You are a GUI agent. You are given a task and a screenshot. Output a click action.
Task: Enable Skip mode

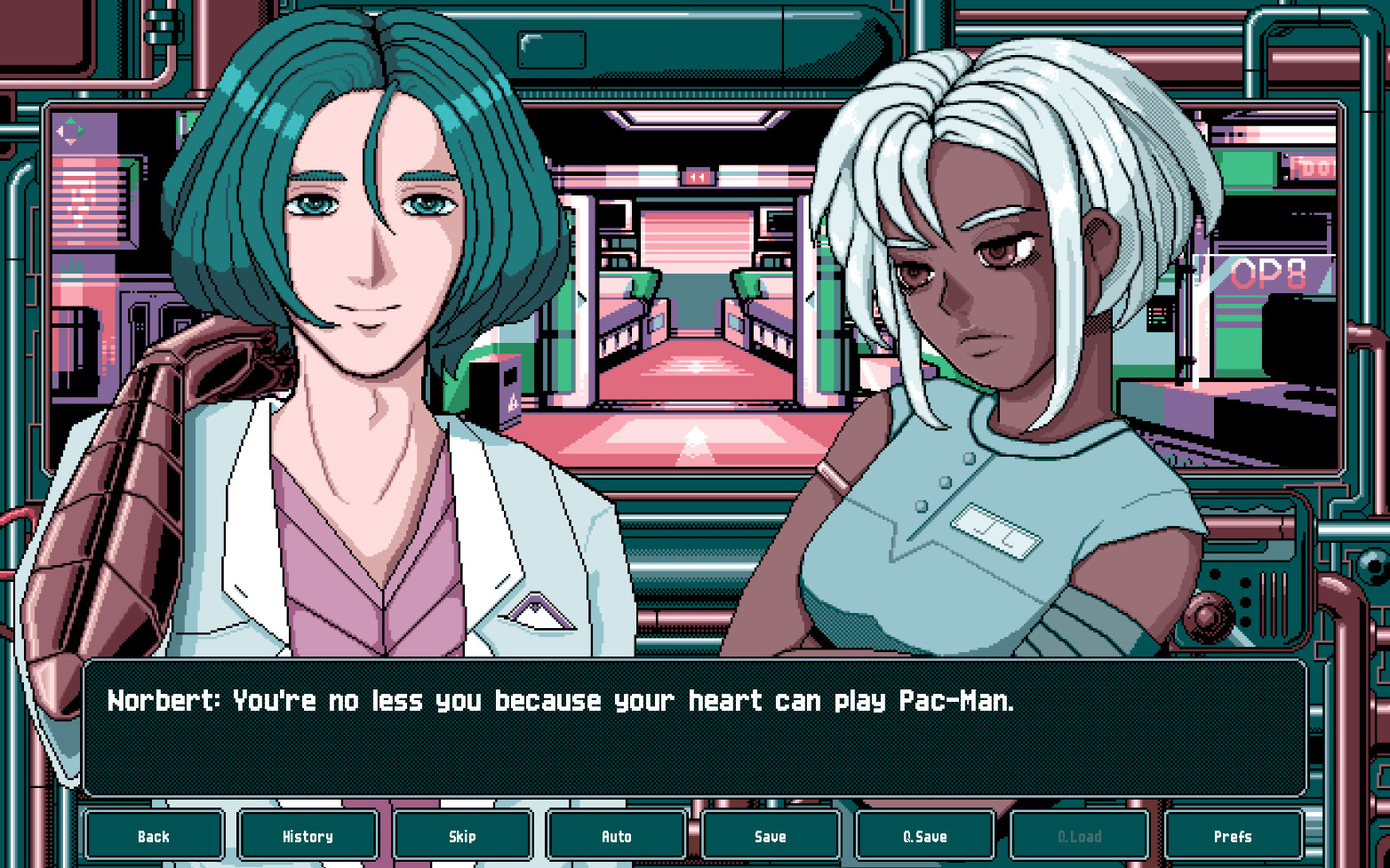click(461, 836)
